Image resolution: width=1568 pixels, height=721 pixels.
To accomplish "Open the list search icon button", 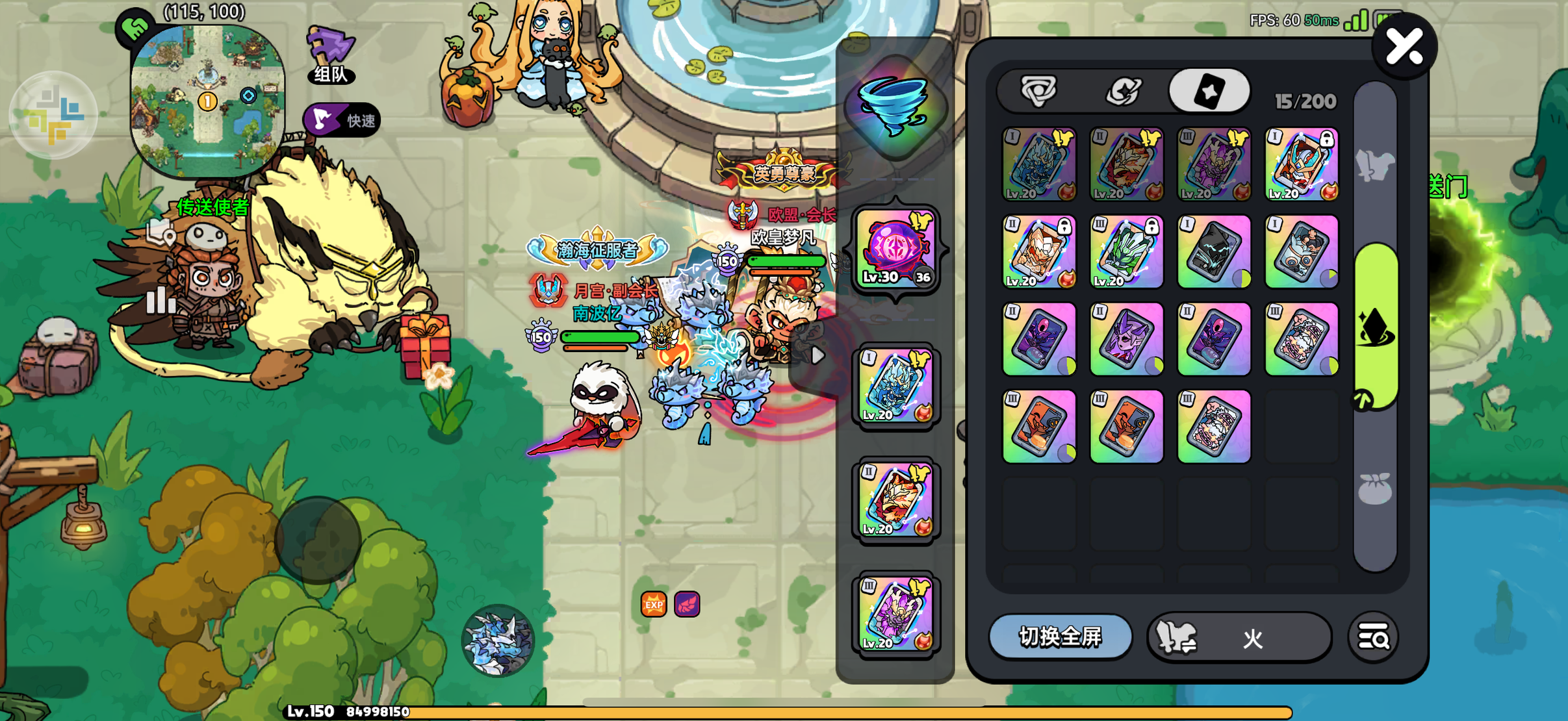I will coord(1373,638).
